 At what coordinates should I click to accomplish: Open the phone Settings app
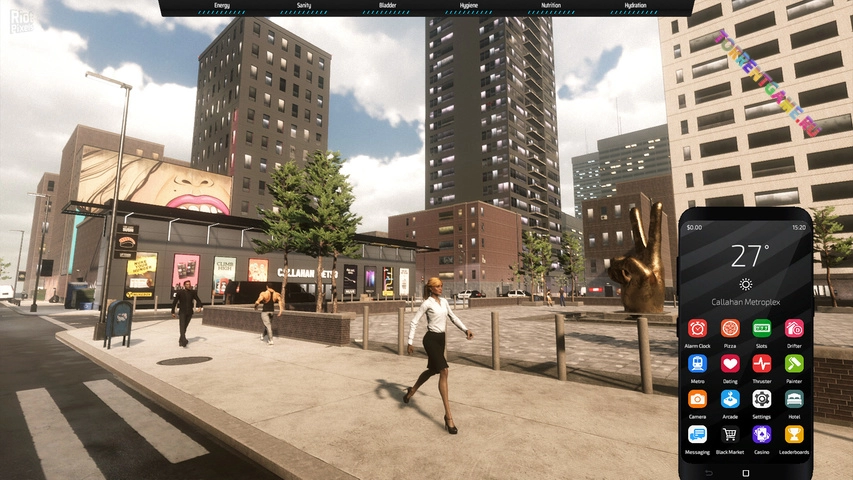pos(762,399)
